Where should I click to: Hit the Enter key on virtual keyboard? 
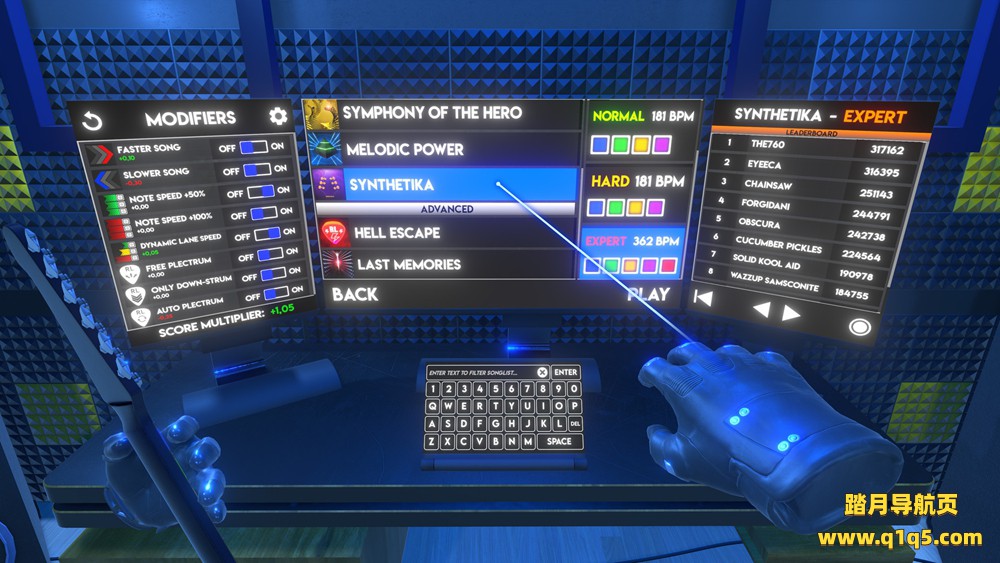tap(566, 373)
